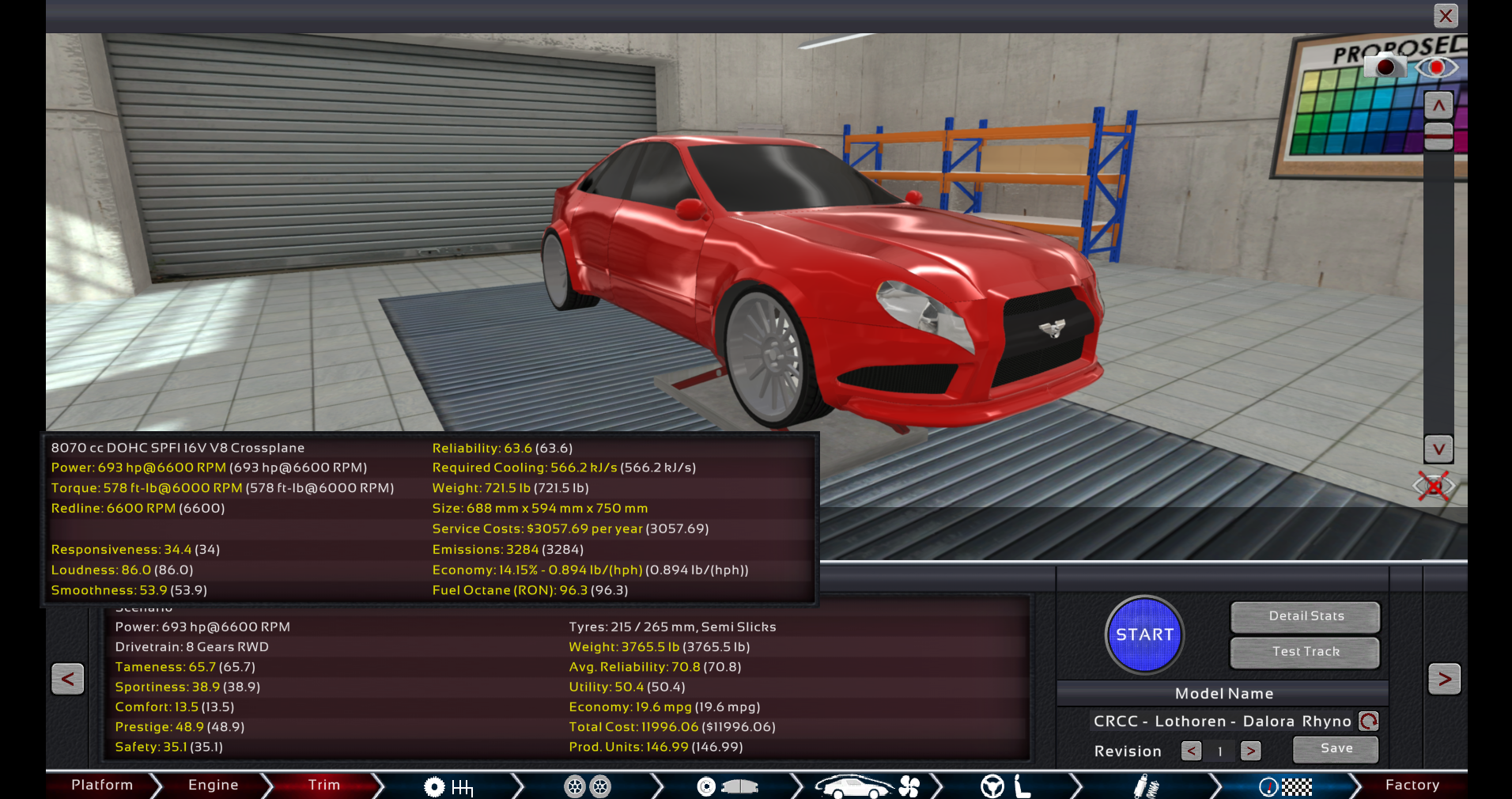Screen dimensions: 1512x799
Task: Decrease the revision number with left arrow
Action: pos(1191,751)
